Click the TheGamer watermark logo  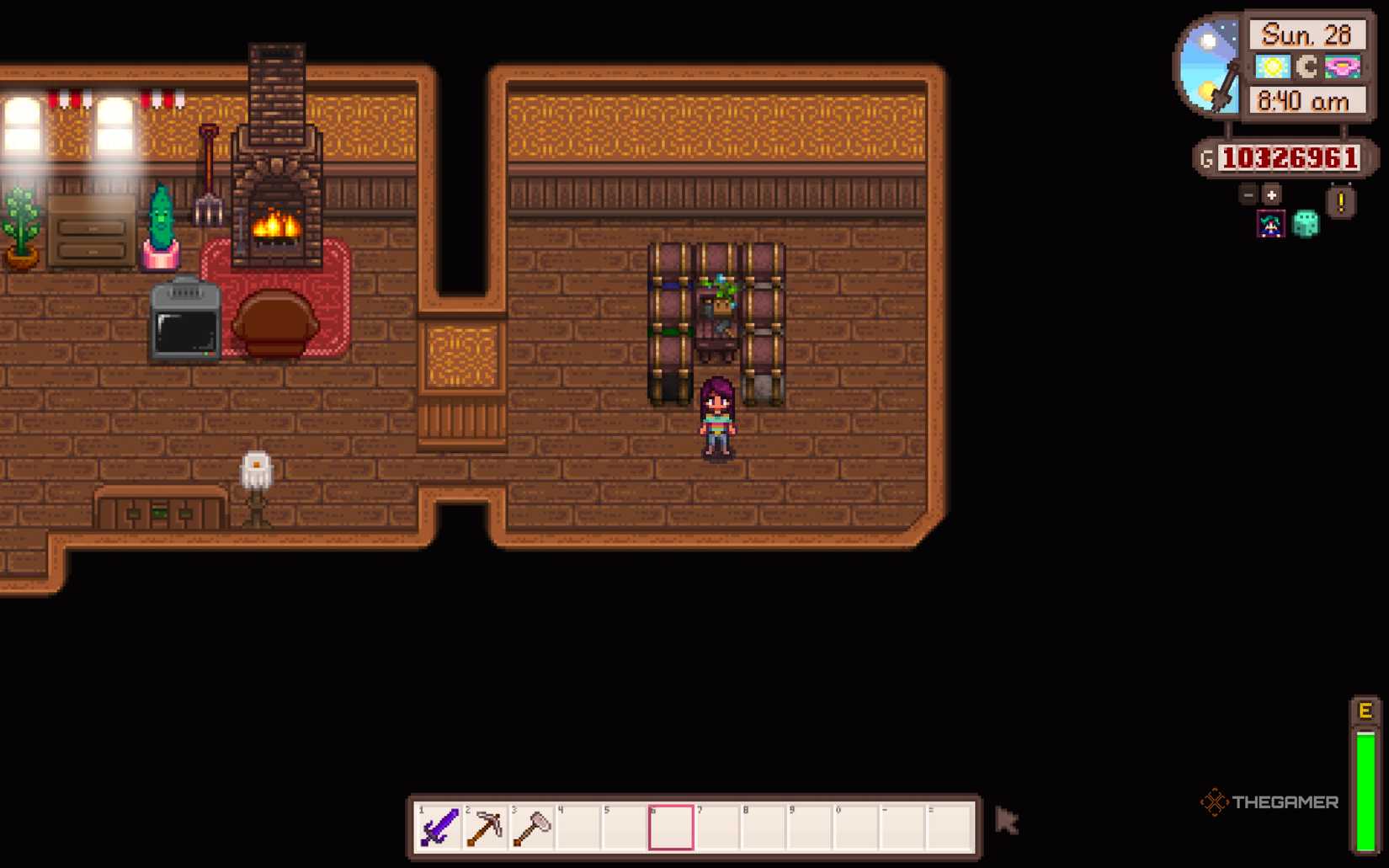(x=1267, y=801)
